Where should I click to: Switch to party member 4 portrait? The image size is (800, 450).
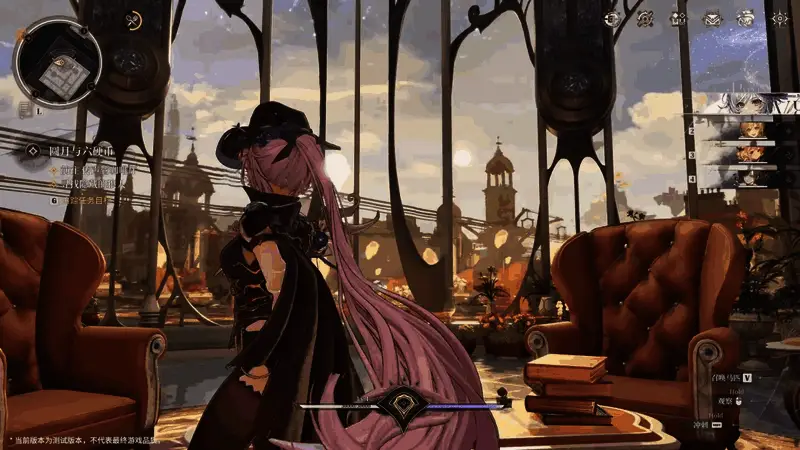(752, 178)
